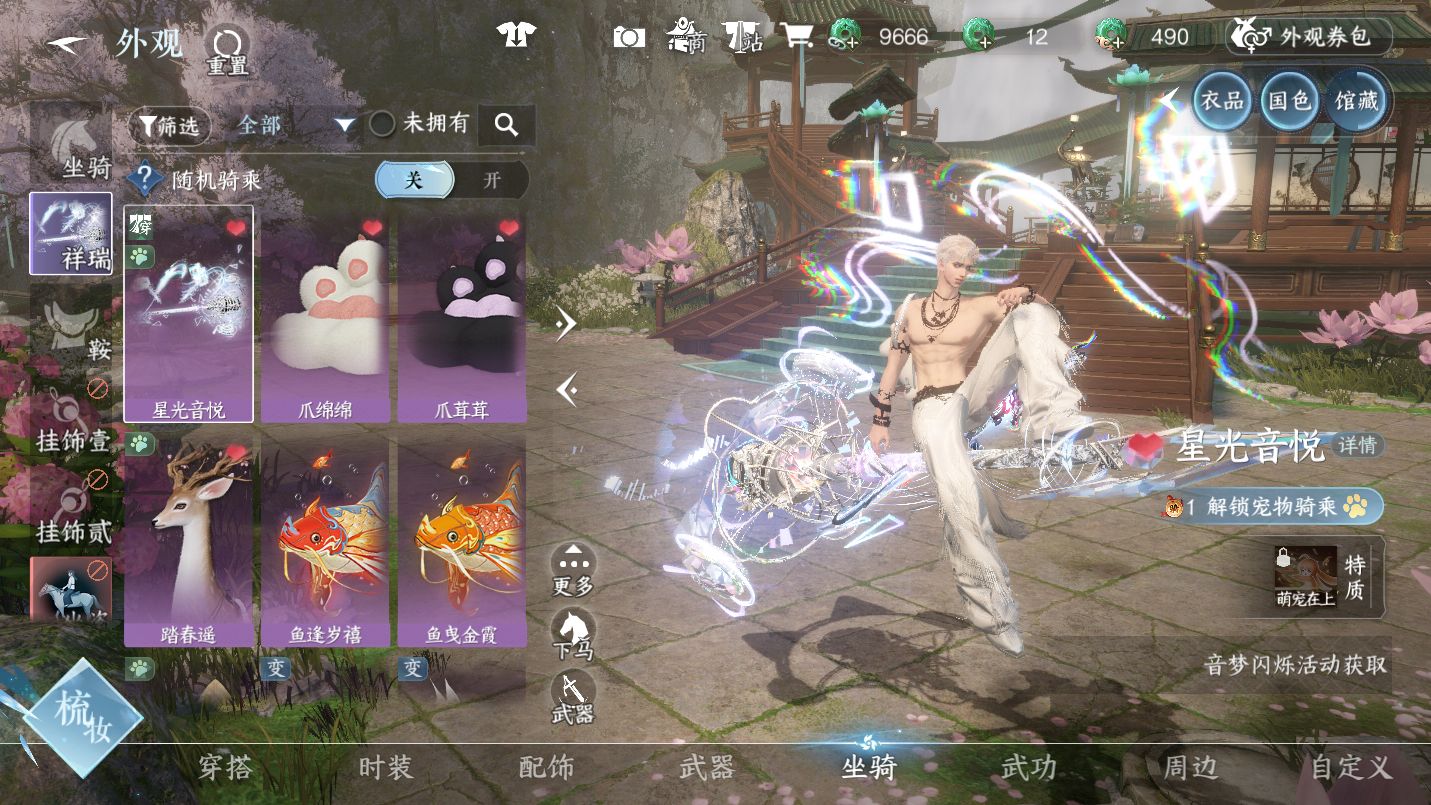Screen dimensions: 1431x805
Task: Take a photo with the camera icon
Action: click(x=629, y=38)
